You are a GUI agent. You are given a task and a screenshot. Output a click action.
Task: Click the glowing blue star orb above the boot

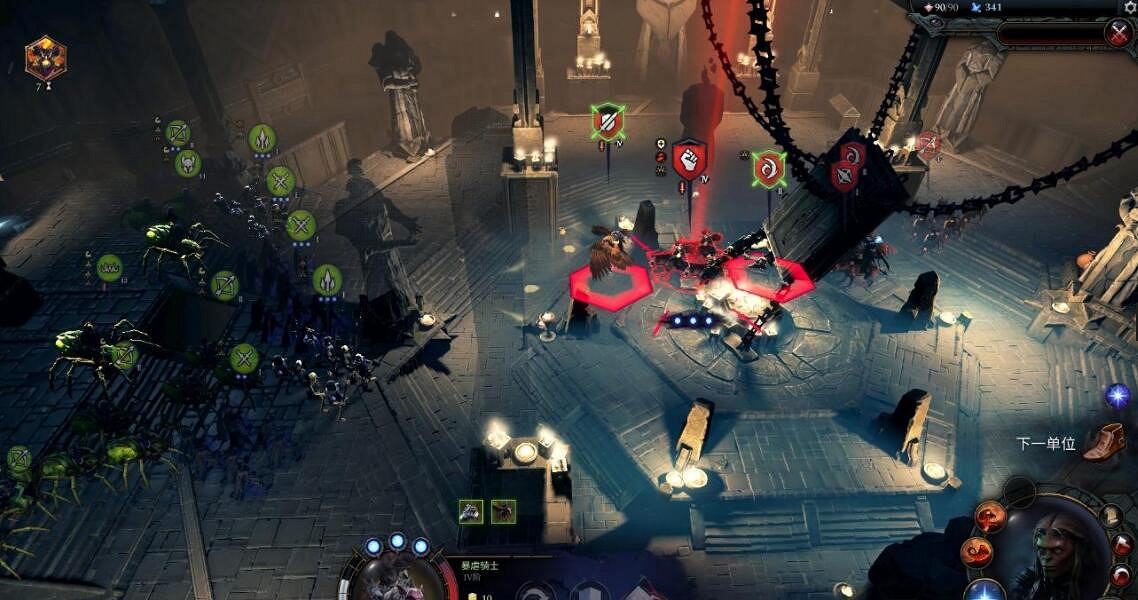click(1117, 396)
